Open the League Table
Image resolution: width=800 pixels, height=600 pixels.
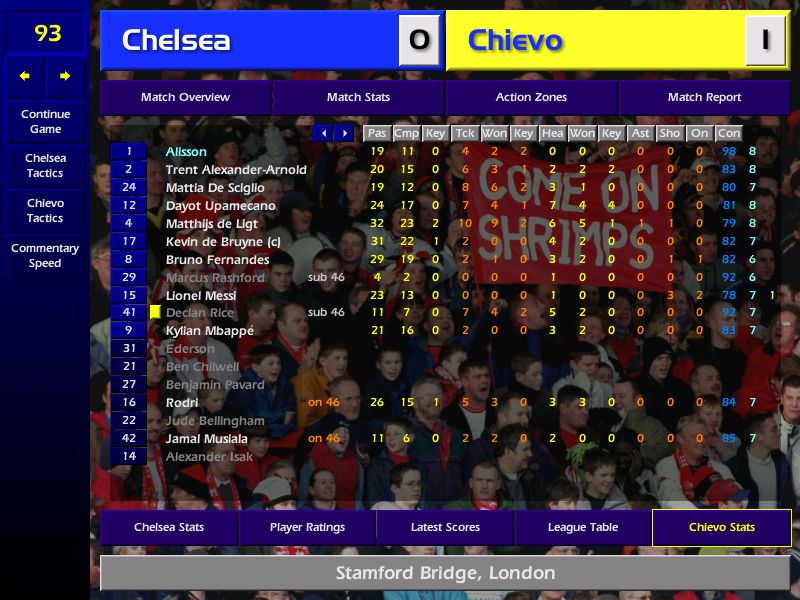point(583,527)
